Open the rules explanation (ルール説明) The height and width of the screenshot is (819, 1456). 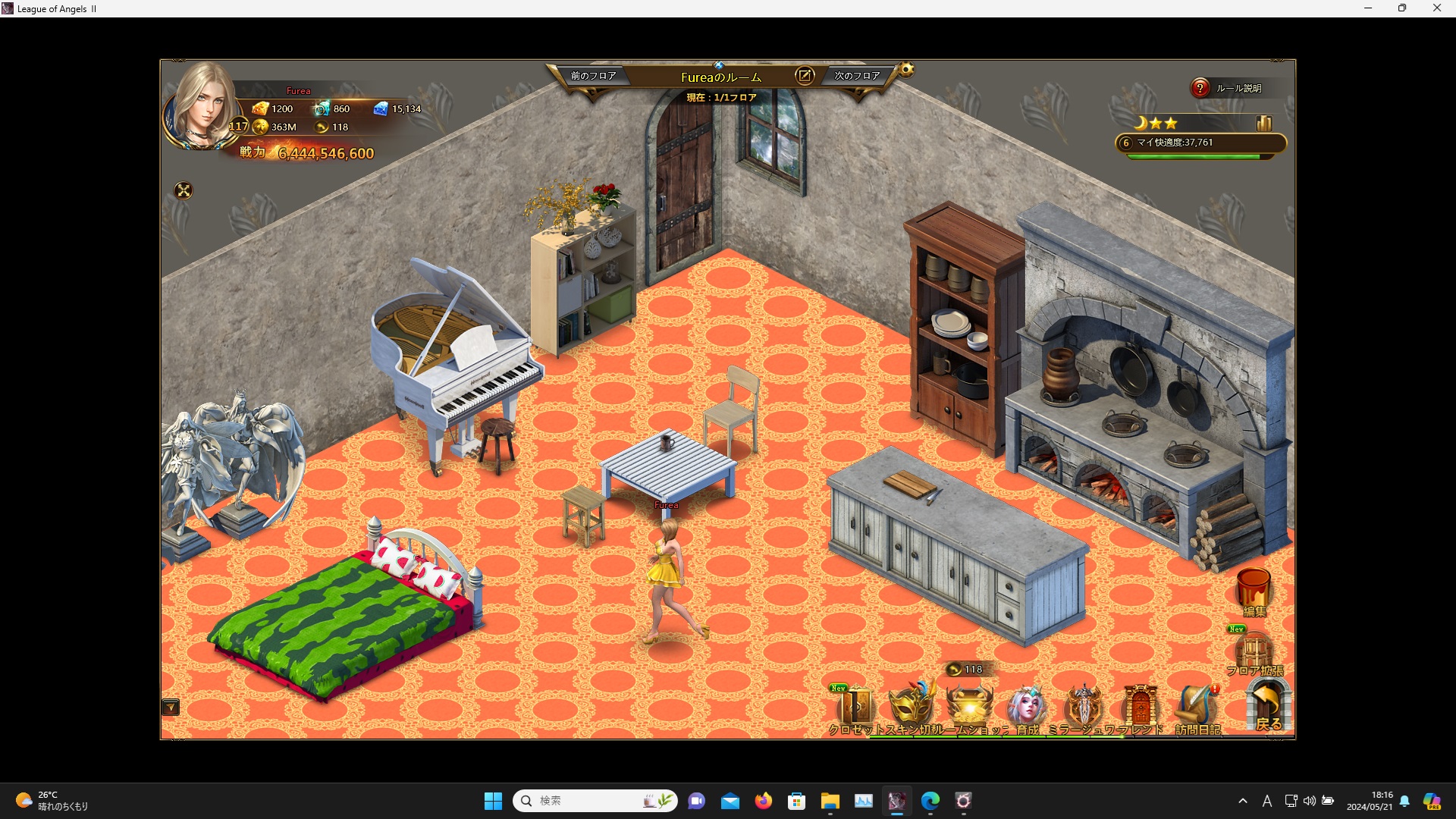(1228, 89)
